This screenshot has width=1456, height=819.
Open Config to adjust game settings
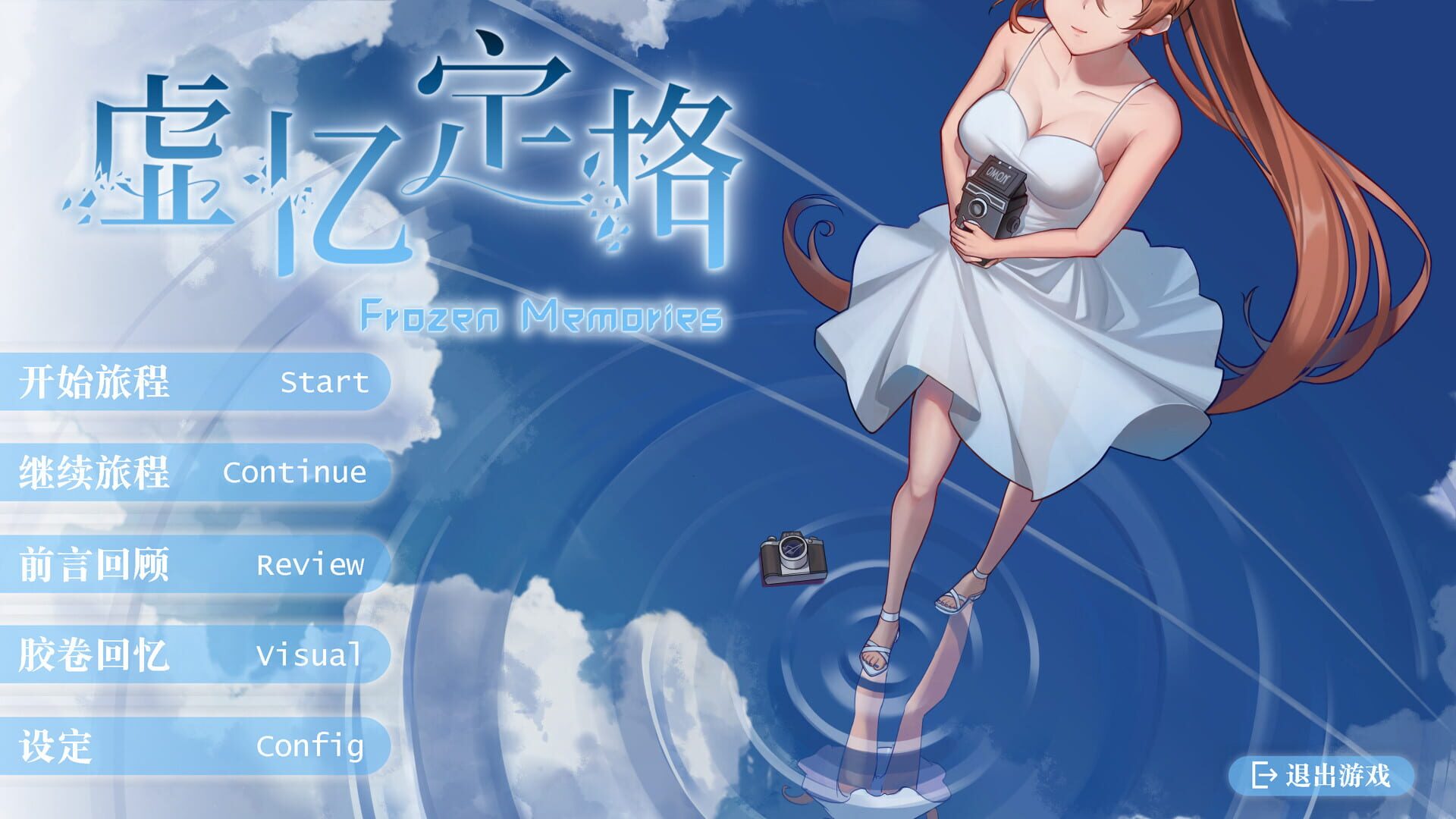click(311, 747)
